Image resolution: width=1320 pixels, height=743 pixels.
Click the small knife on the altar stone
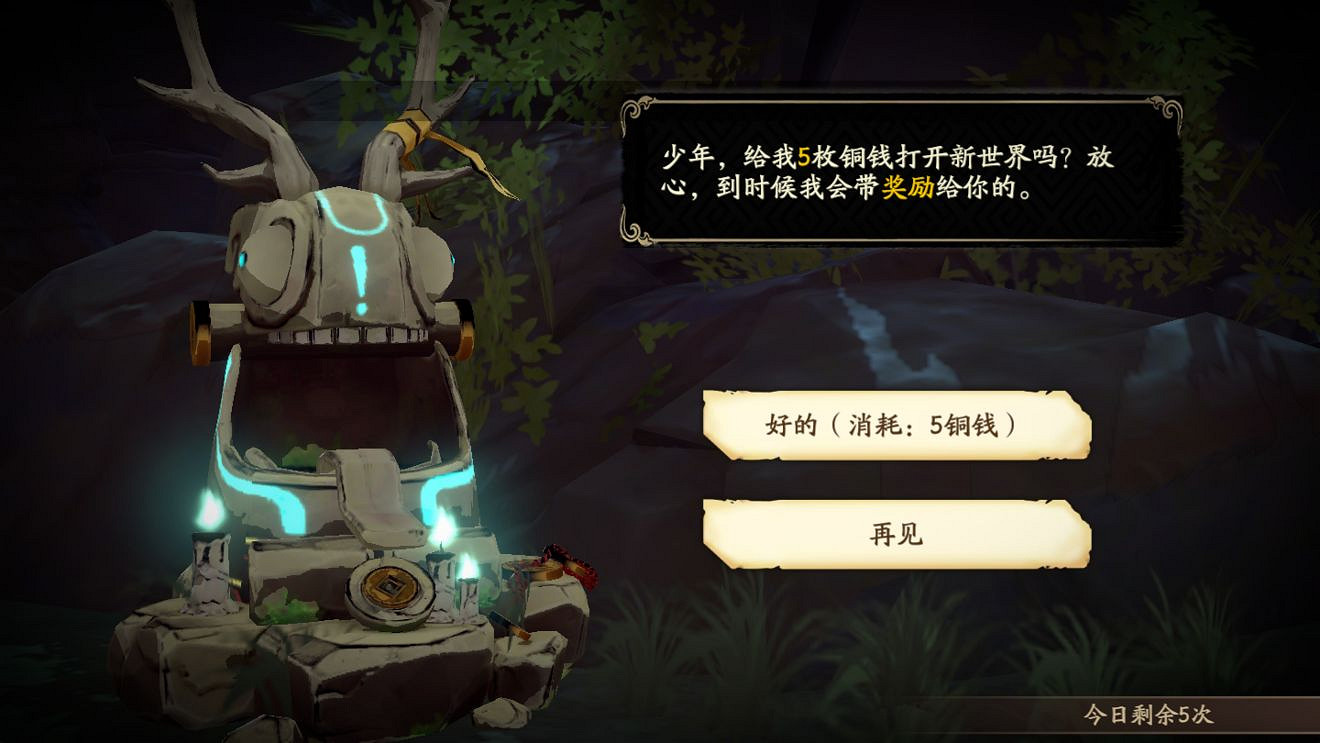point(513,628)
